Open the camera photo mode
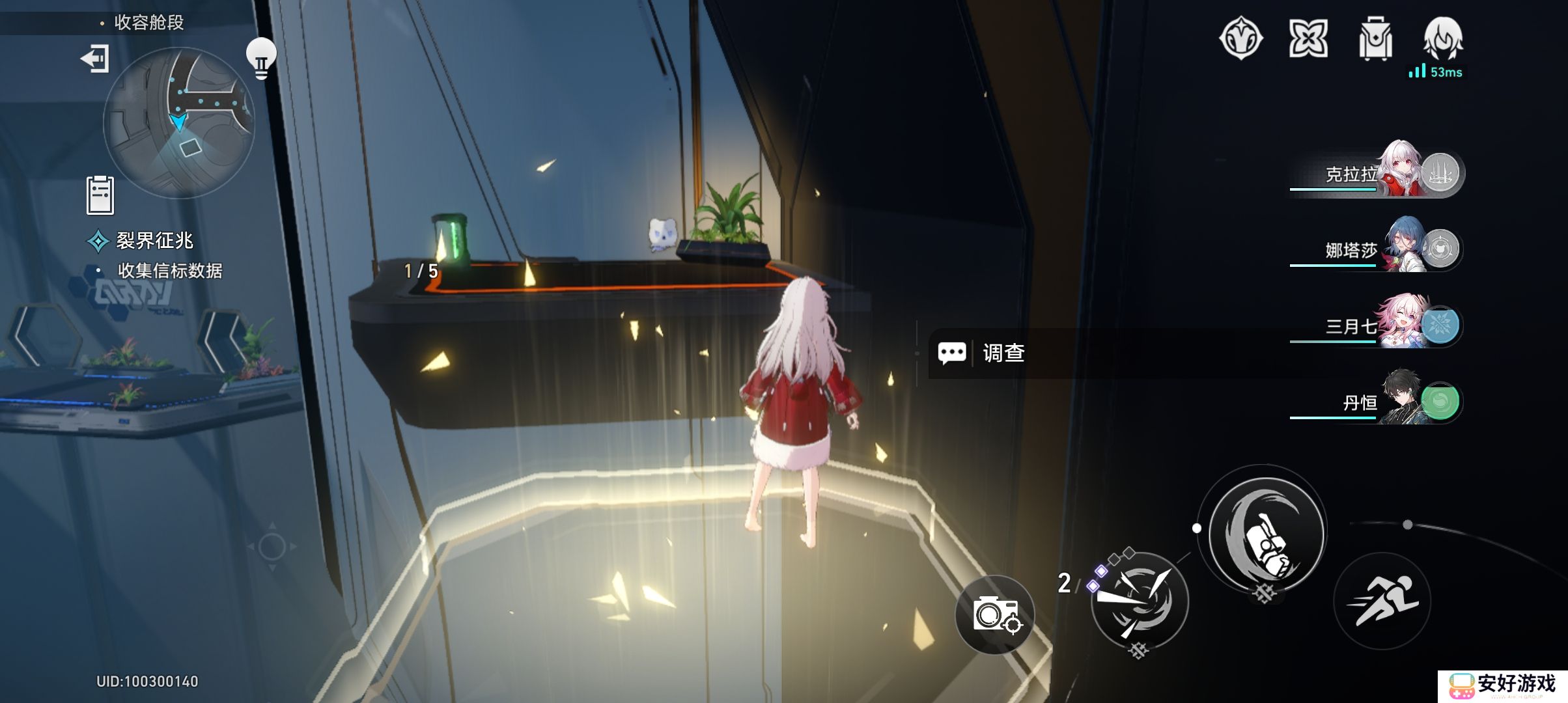The width and height of the screenshot is (1568, 703). point(995,614)
